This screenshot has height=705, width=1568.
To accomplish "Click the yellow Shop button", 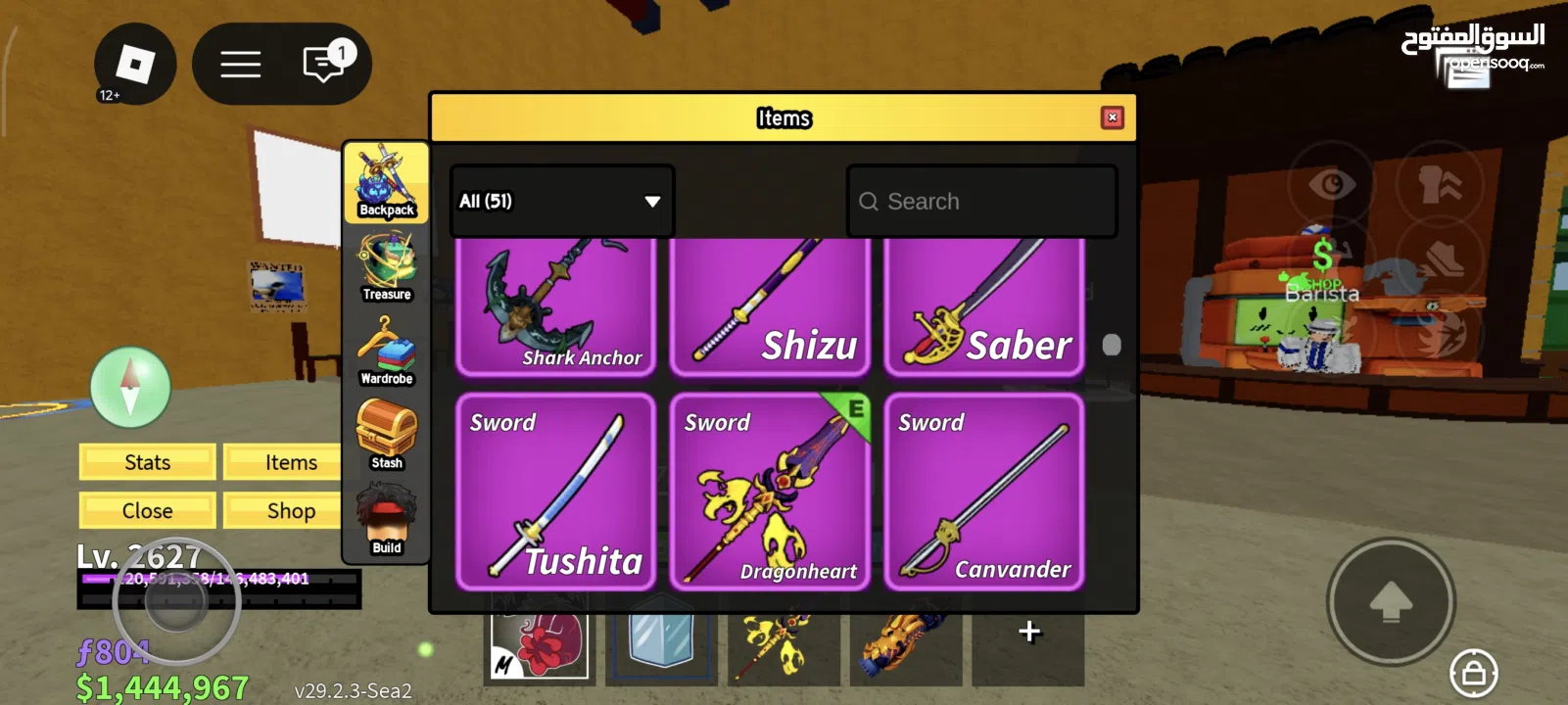I will [291, 511].
